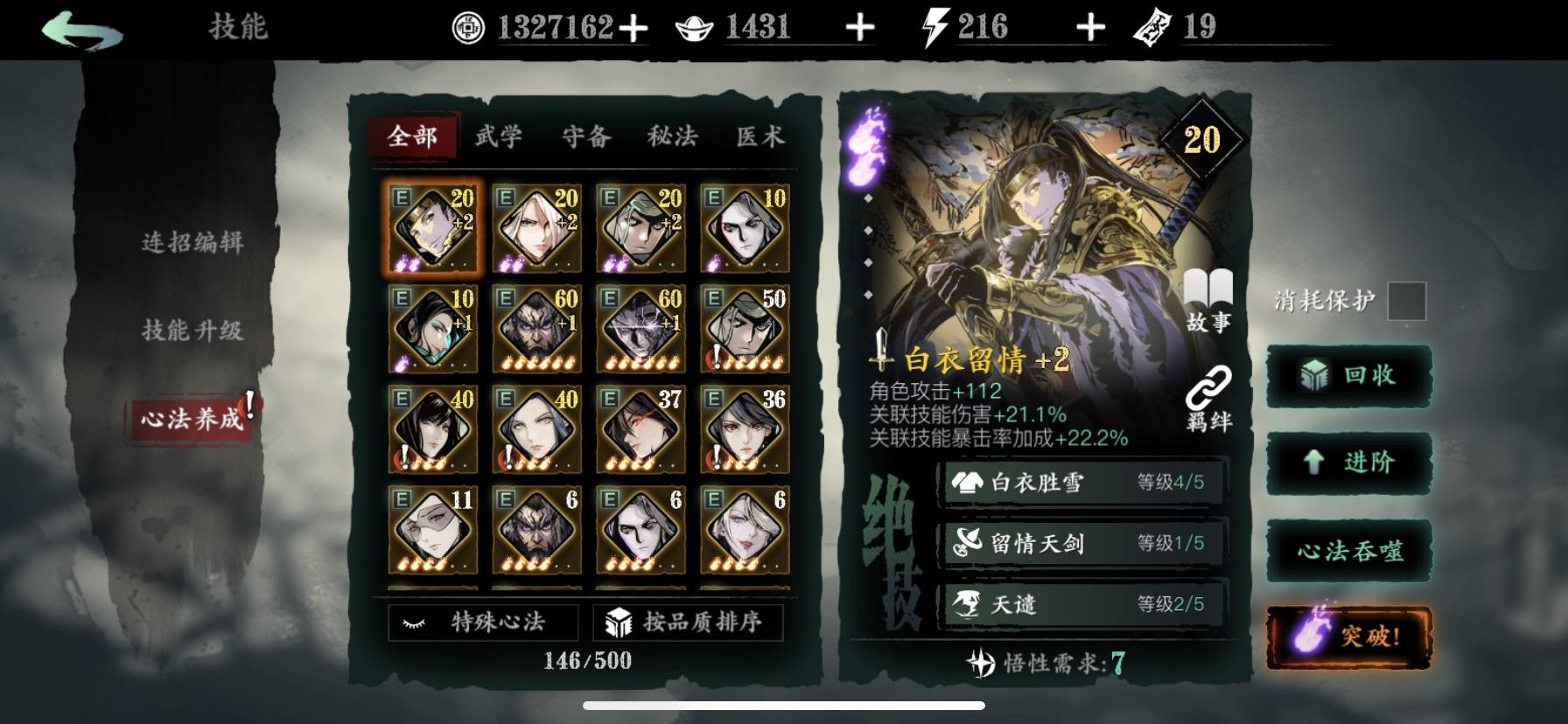
Task: Enable the 消耗保护 protection checkbox
Action: click(x=1406, y=300)
